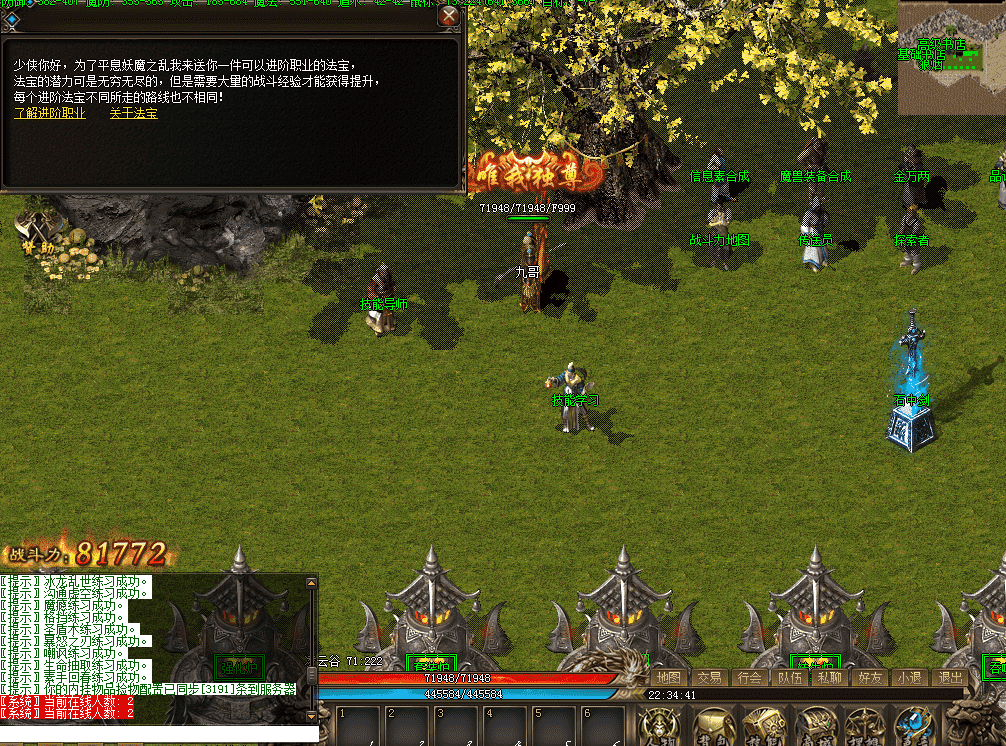1006x746 pixels.
Task: Click the 队伍 team button
Action: coord(789,677)
